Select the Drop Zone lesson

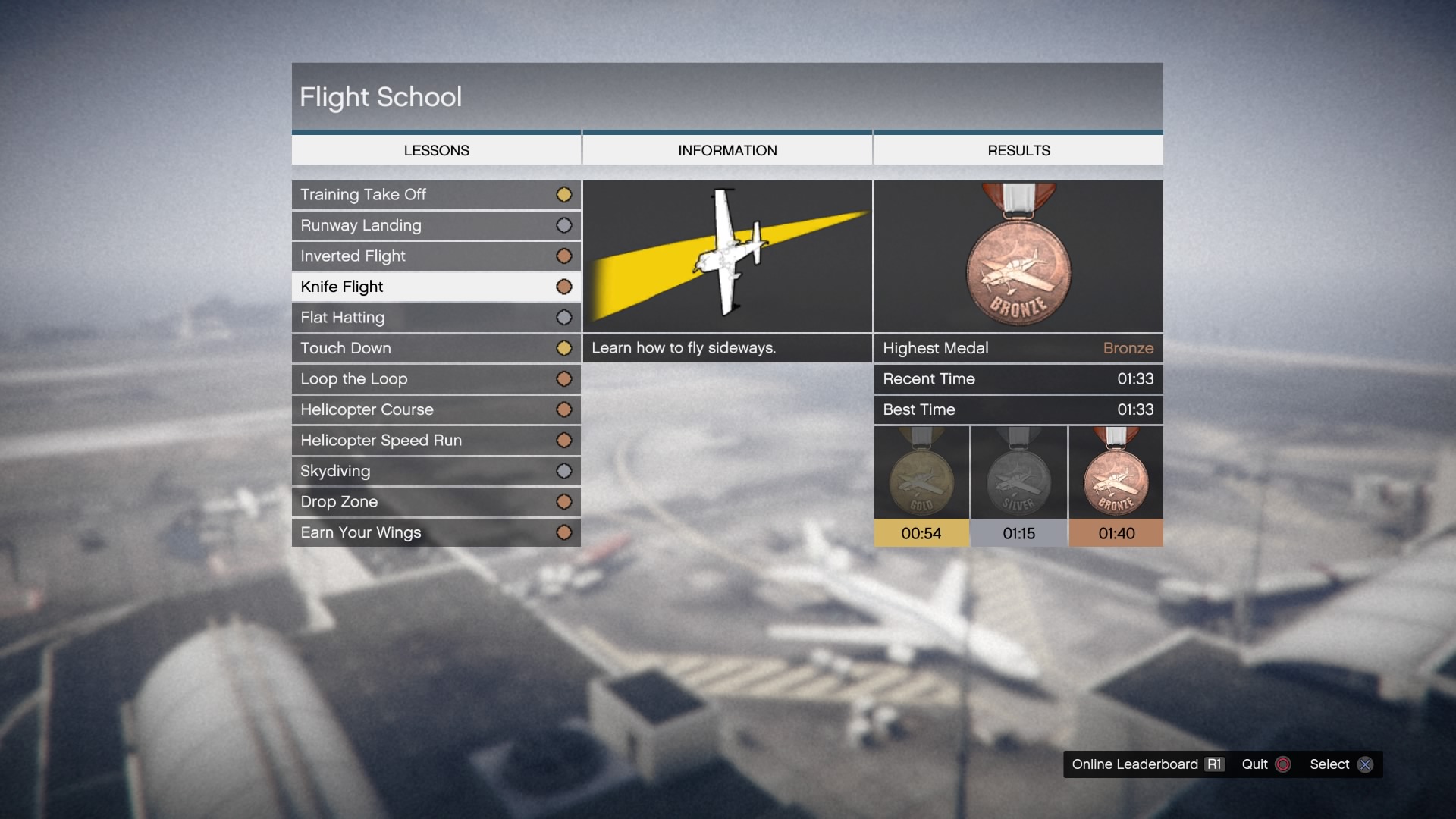436,502
